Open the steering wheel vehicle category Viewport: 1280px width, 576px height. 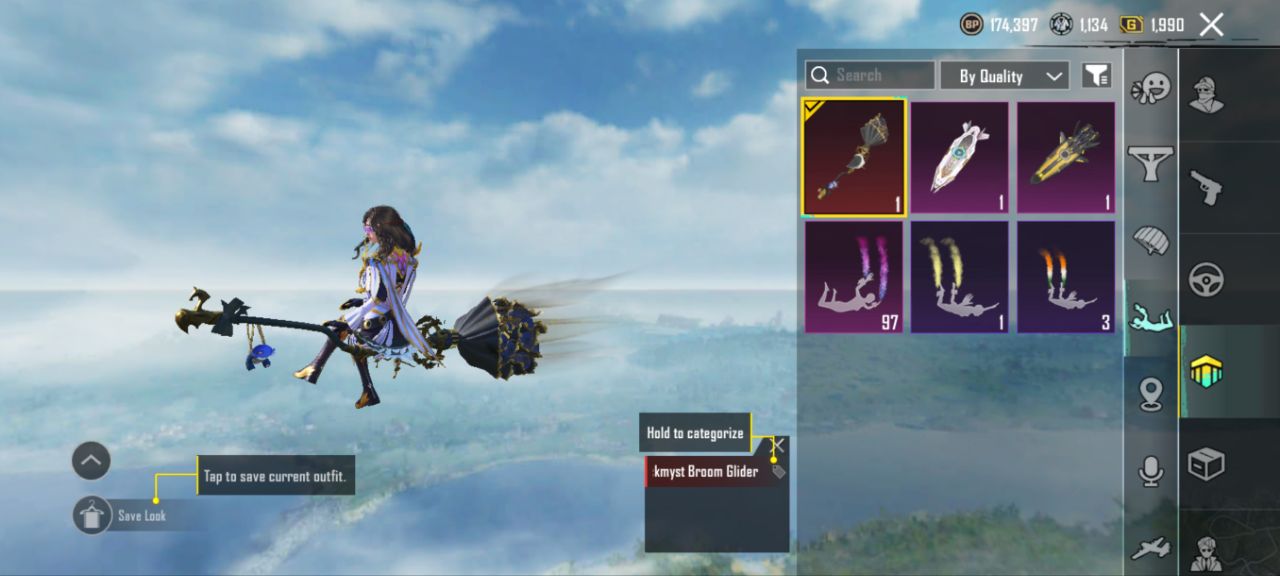click(x=1206, y=280)
